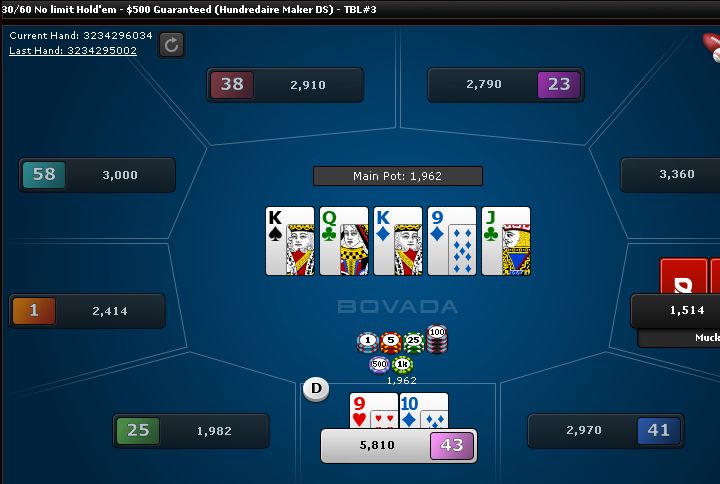Click the nine of hearts hole card

click(373, 410)
